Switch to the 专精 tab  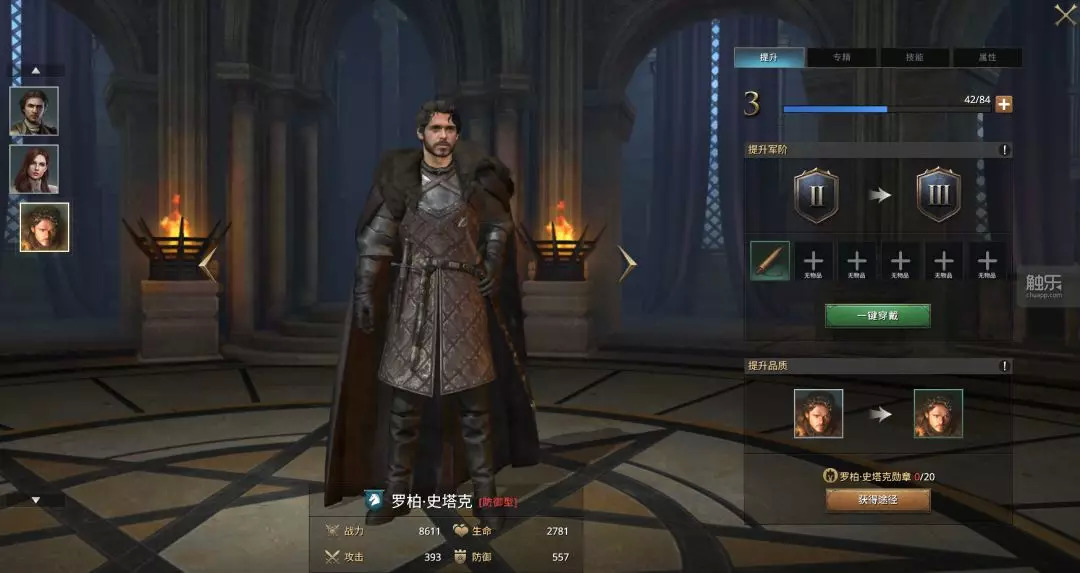tap(841, 58)
